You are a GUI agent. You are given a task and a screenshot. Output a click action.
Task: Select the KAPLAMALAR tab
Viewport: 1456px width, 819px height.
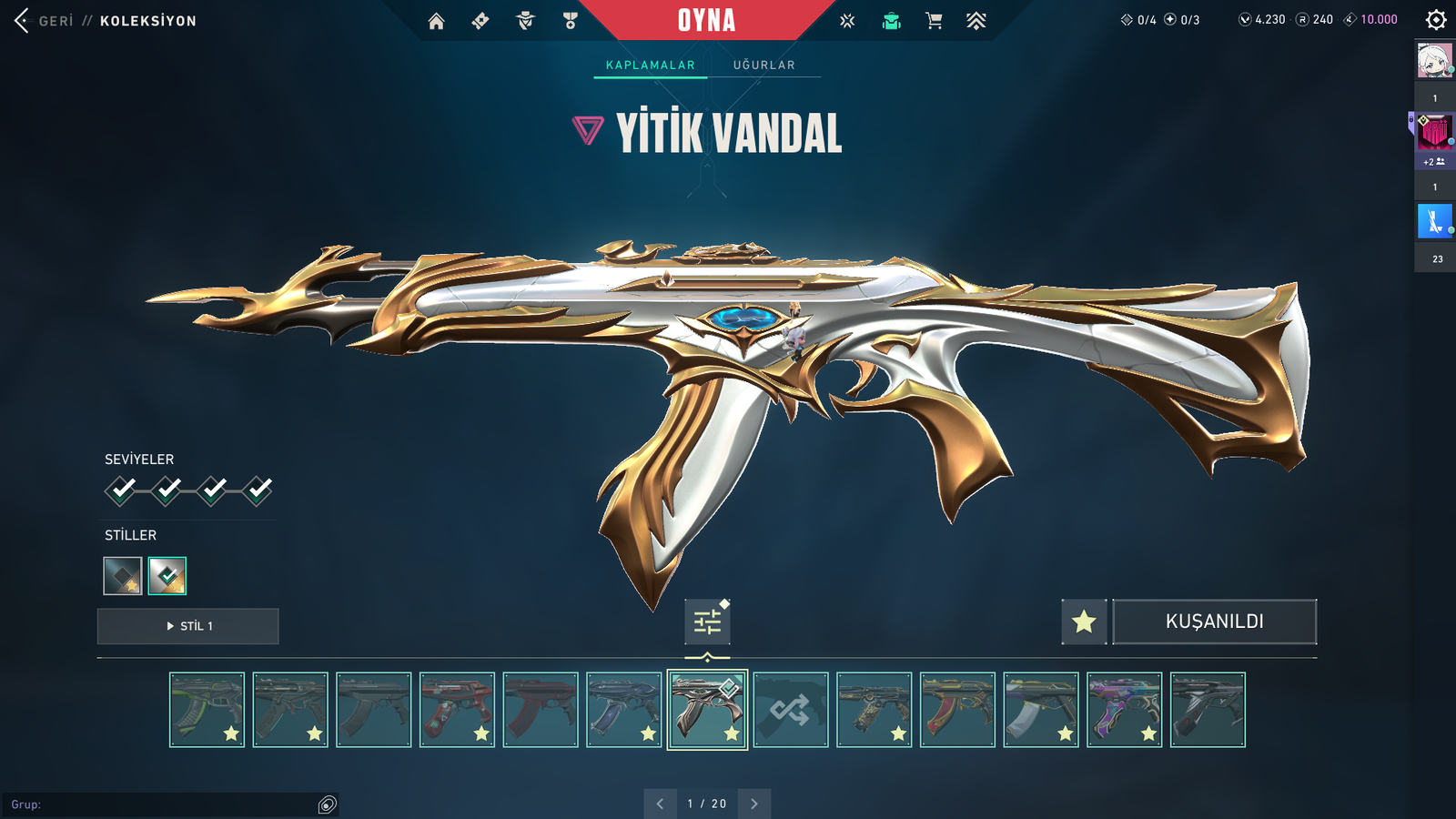click(x=650, y=66)
